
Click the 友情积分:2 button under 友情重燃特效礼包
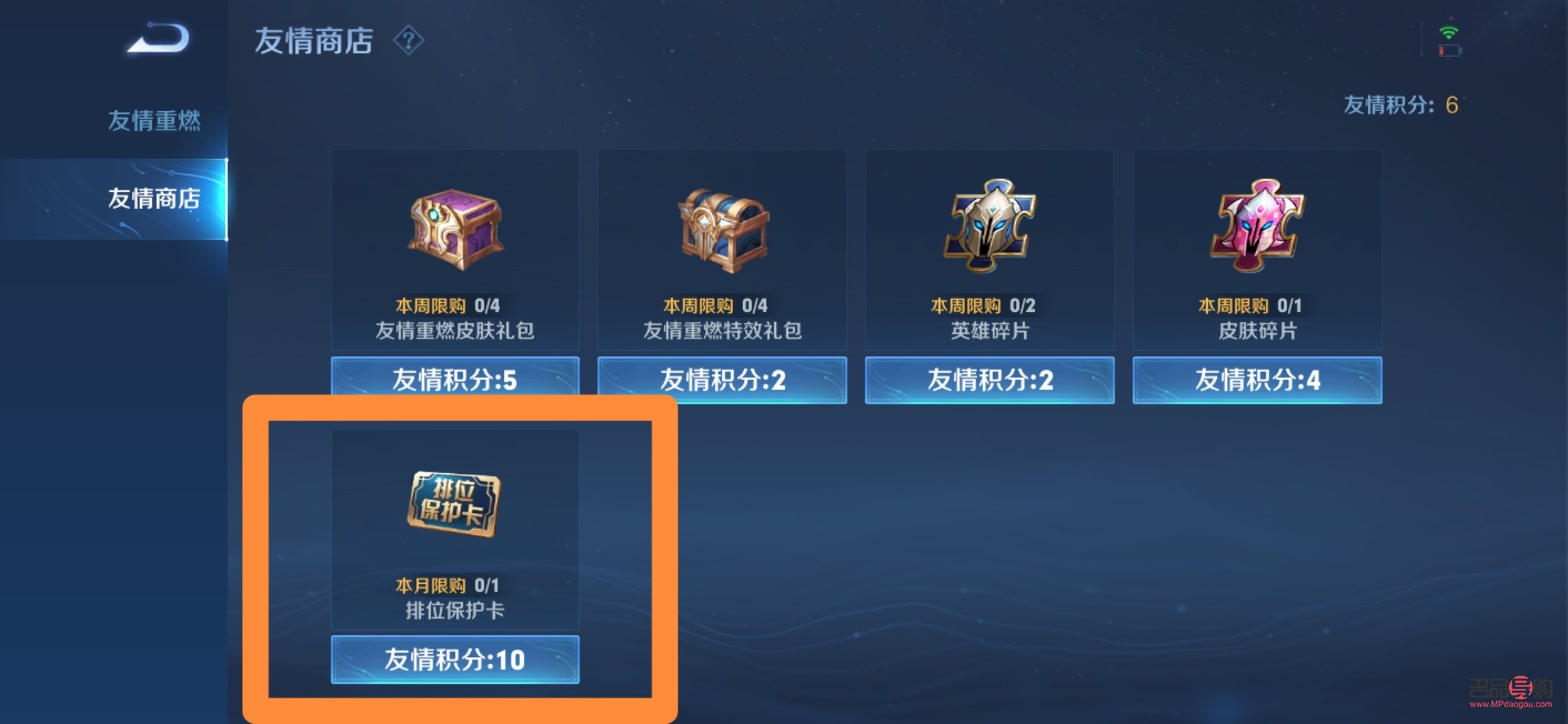click(722, 379)
